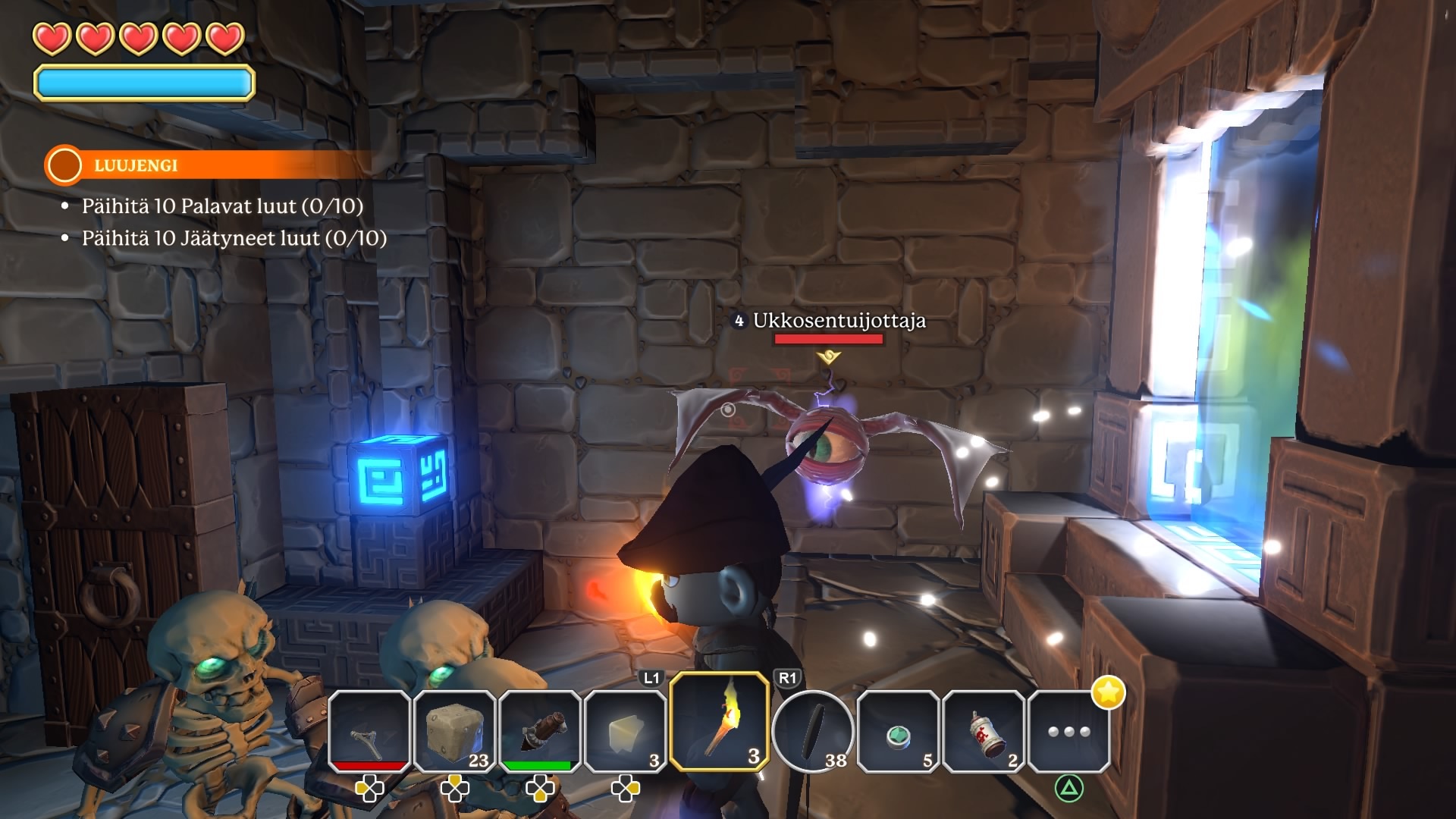Select the pickaxe hotbar slot
Screen dimensions: 1456x819
(x=369, y=731)
